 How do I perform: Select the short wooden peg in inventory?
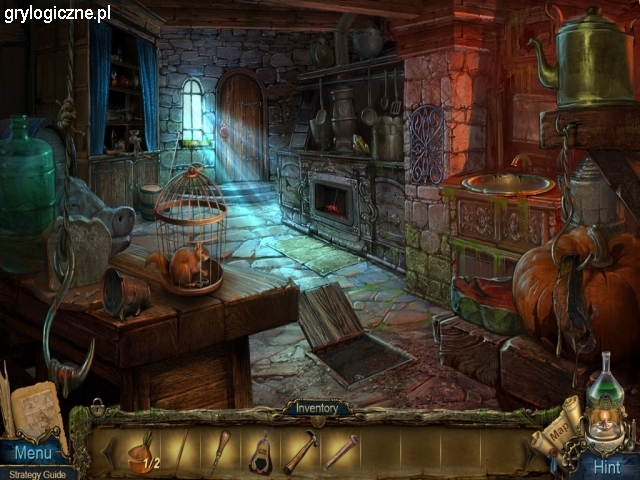pos(340,452)
